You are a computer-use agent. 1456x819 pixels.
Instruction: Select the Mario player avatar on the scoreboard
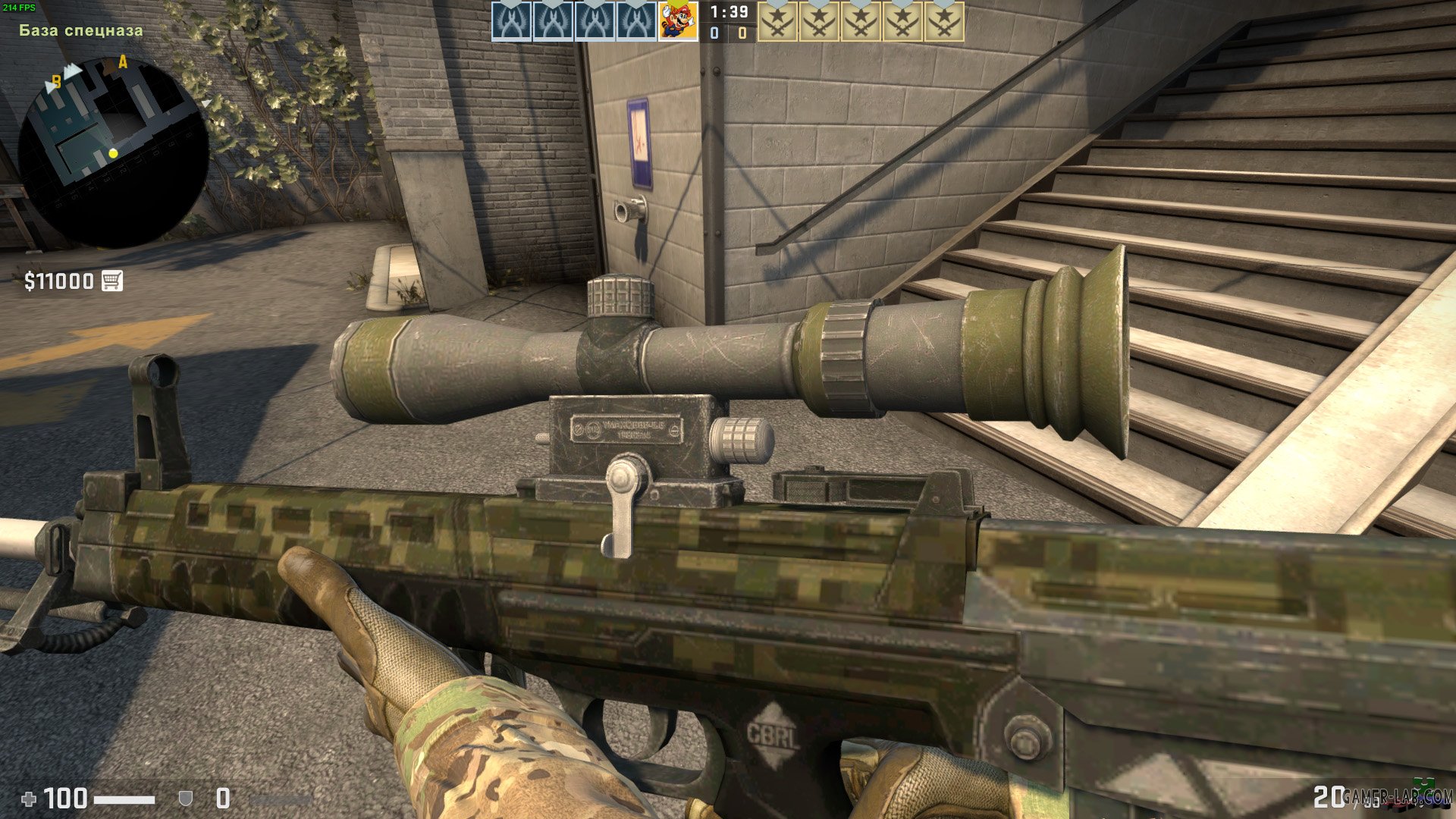tap(677, 20)
